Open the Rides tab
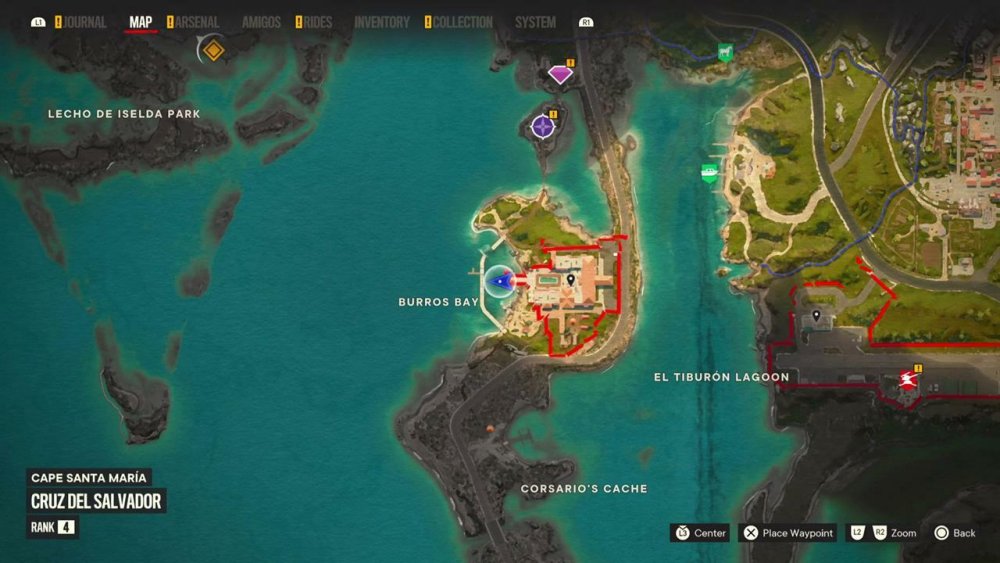1000x563 pixels. (318, 22)
